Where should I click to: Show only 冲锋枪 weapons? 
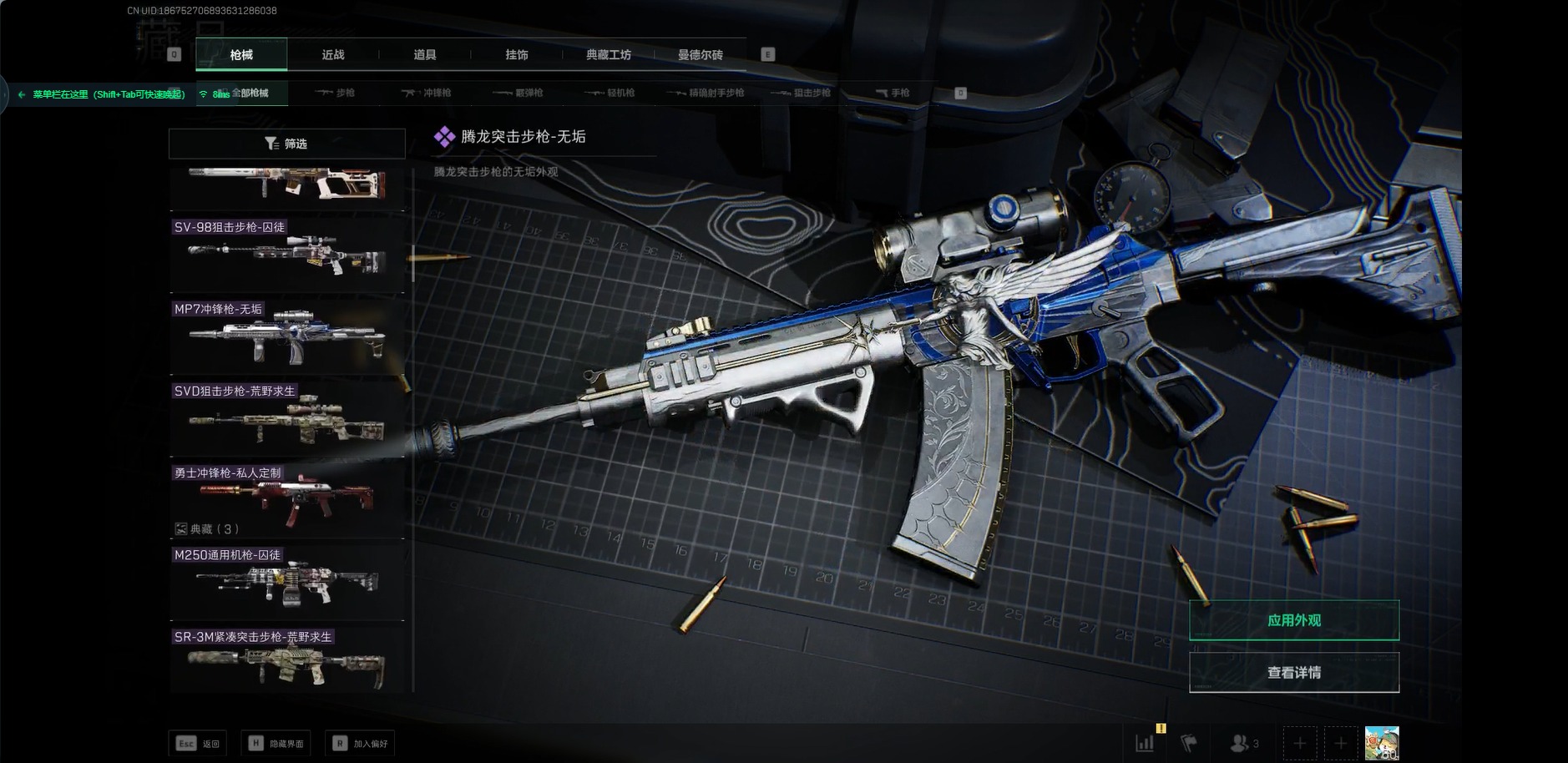click(427, 93)
